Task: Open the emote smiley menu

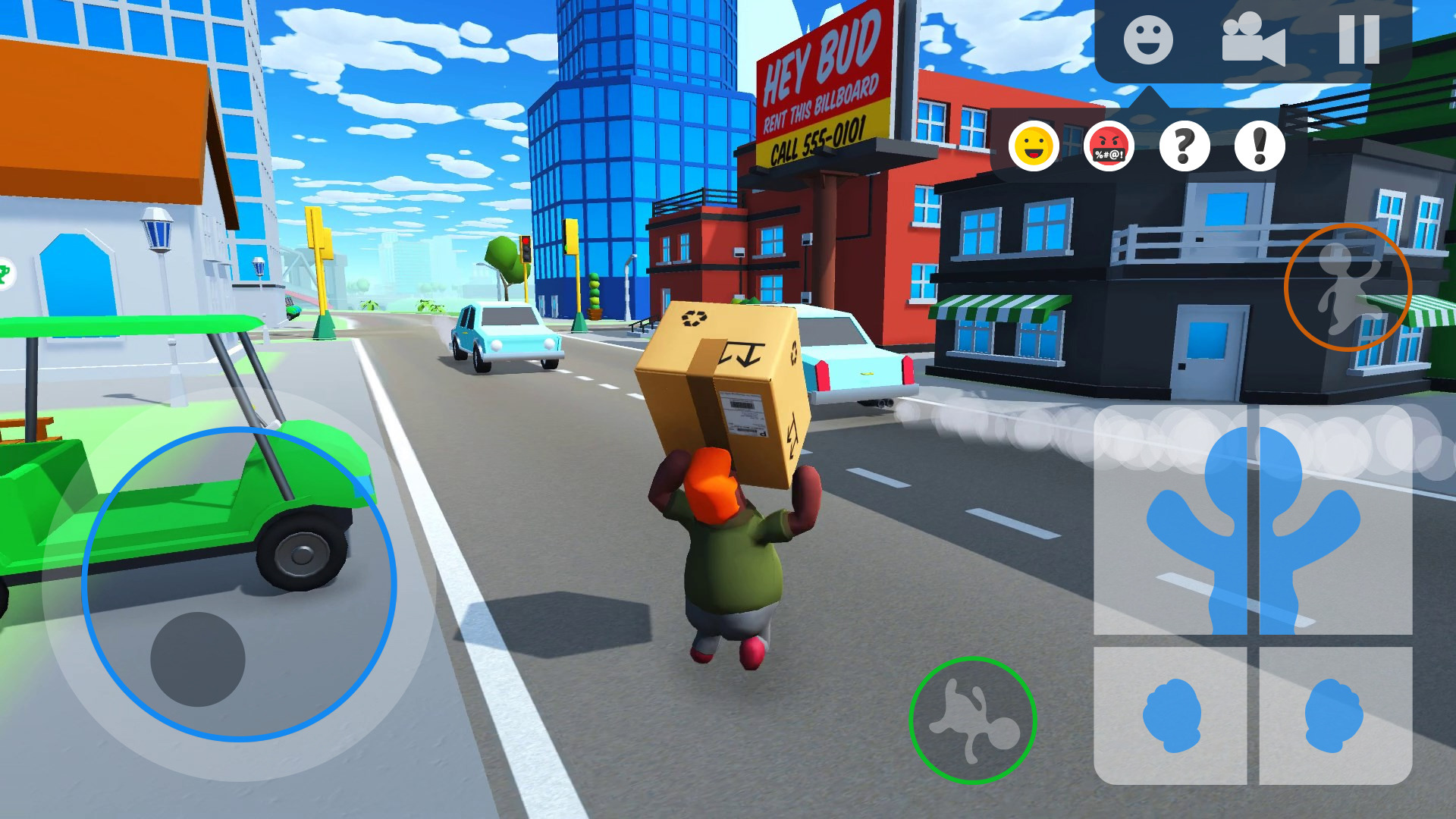Action: (x=1147, y=40)
